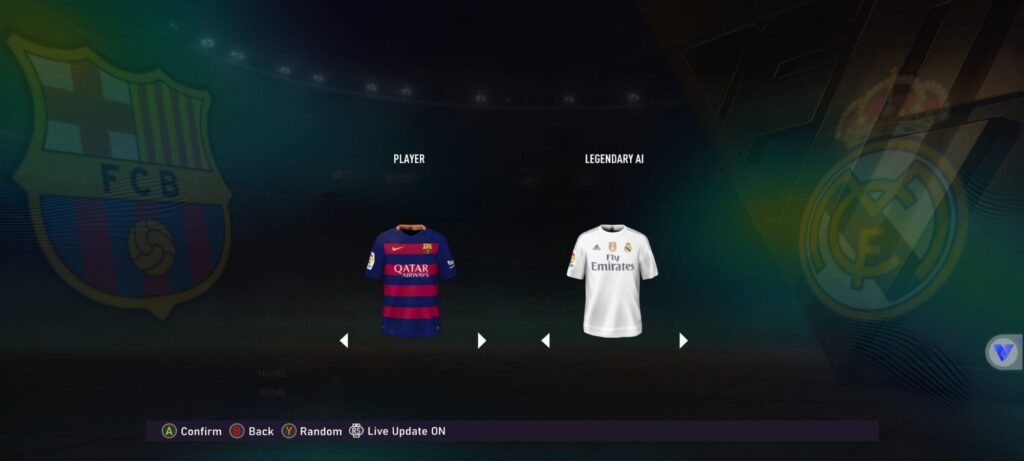Show previous Legendary AI kit
This screenshot has height=461, width=1024.
(545, 341)
